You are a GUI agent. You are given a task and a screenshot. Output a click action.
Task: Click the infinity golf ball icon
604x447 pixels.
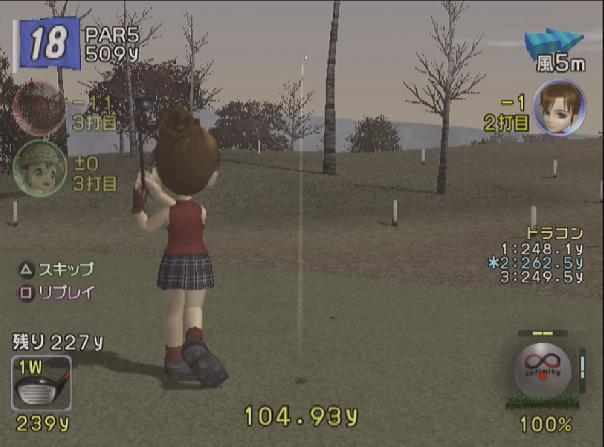[545, 369]
